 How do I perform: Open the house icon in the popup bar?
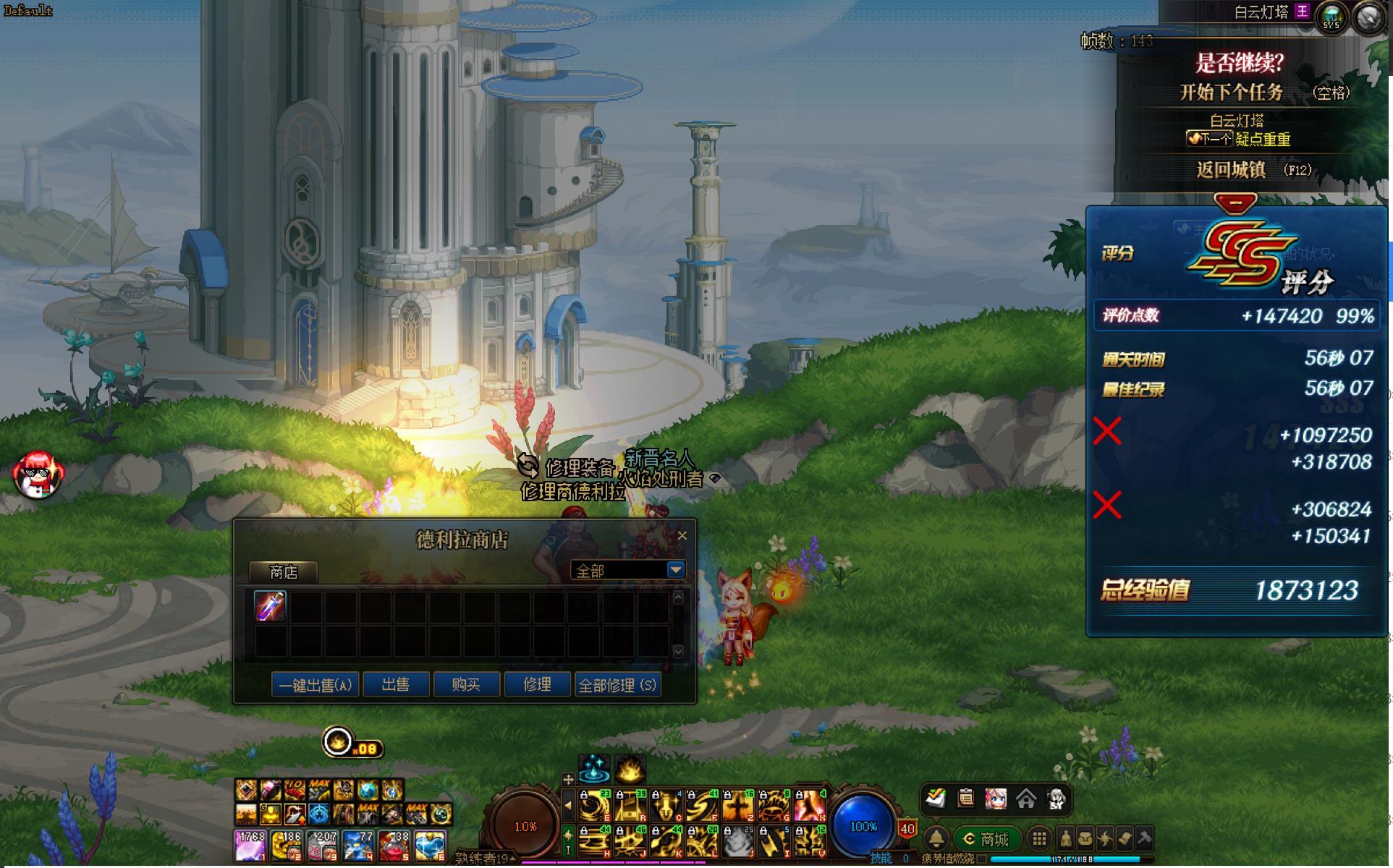pyautogui.click(x=1025, y=799)
